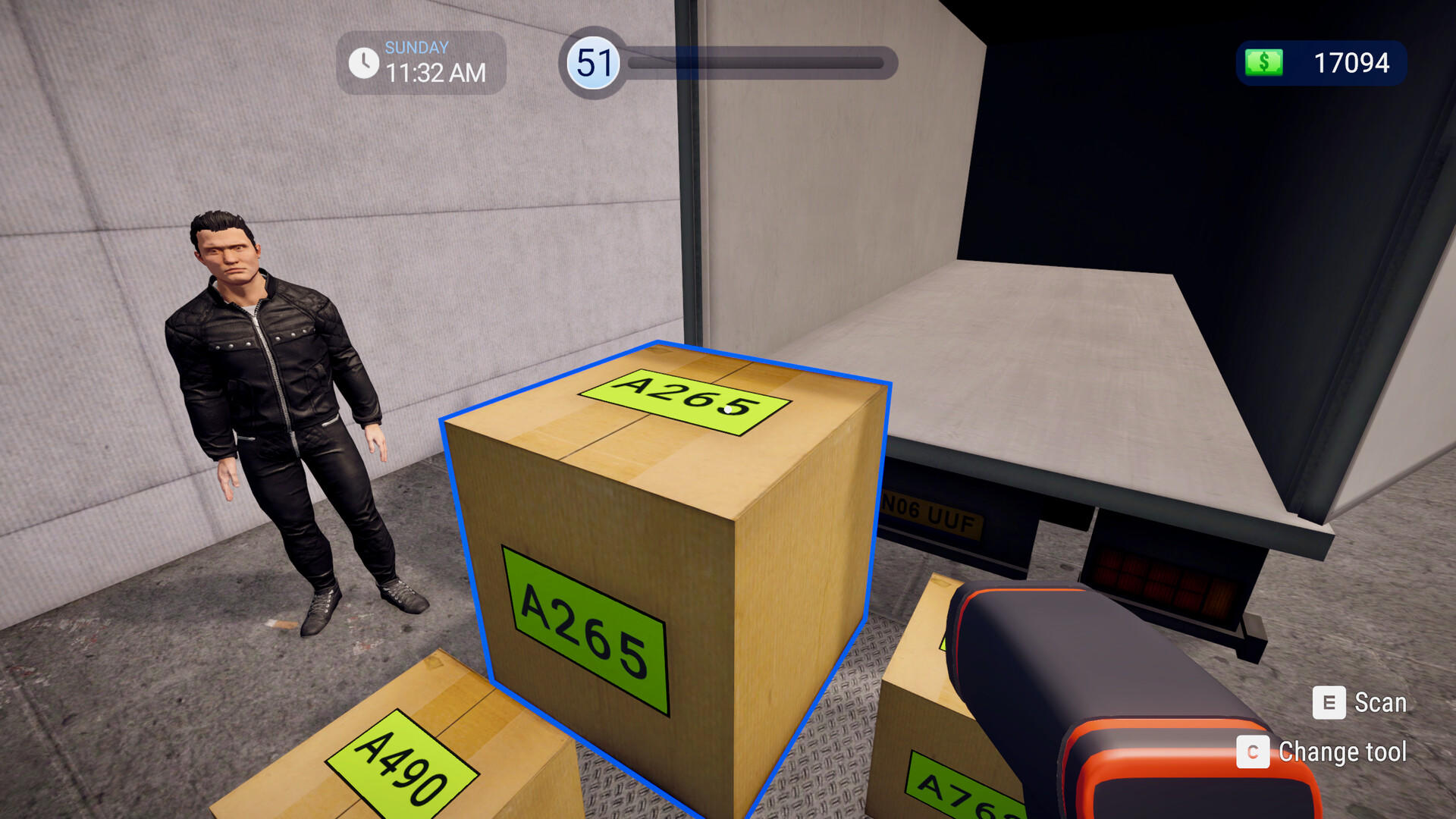Screen dimensions: 1456x819
Task: Click the XP progress bar at top
Action: click(758, 64)
